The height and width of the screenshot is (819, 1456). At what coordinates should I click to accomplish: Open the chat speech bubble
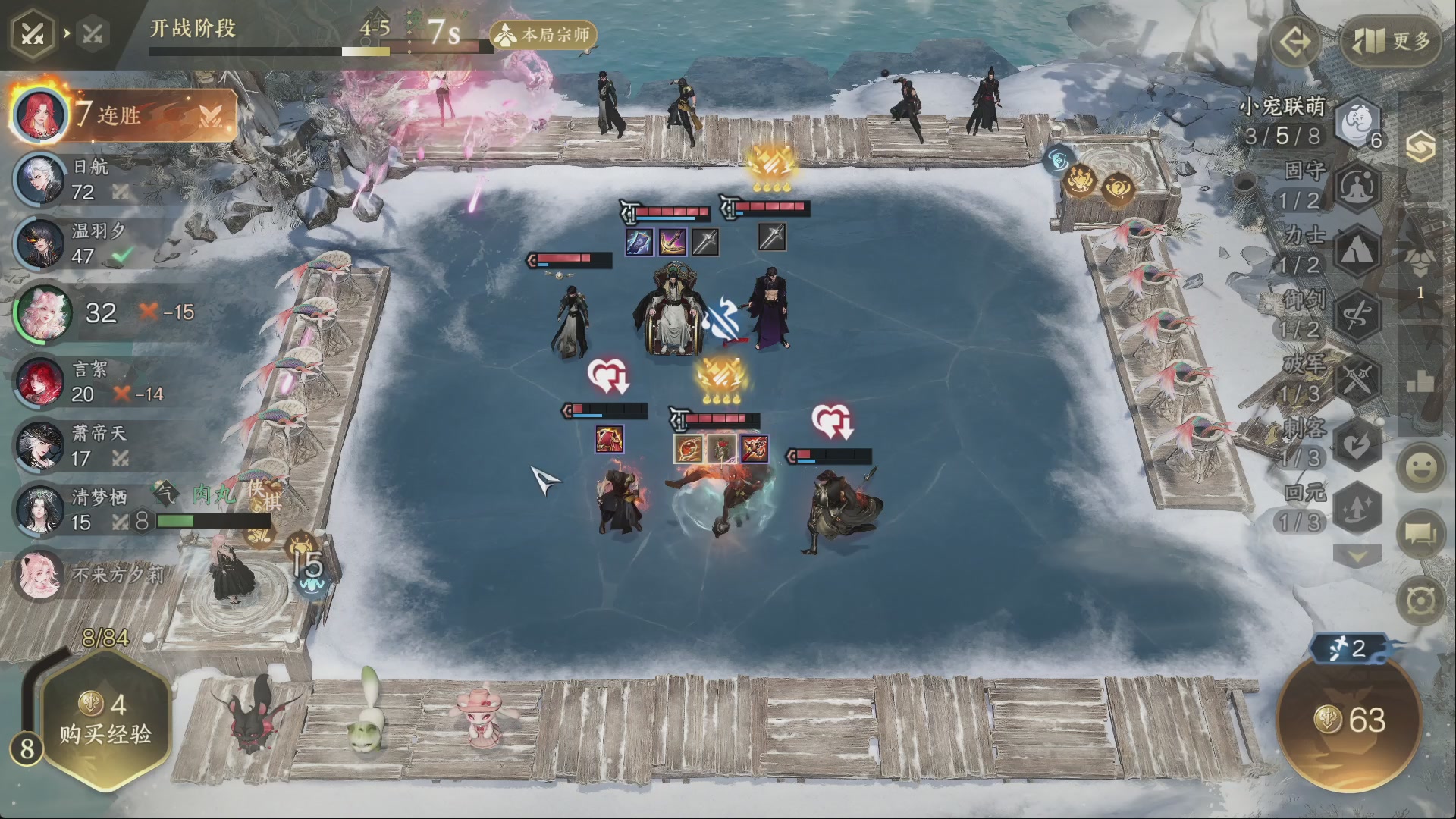click(x=1421, y=534)
